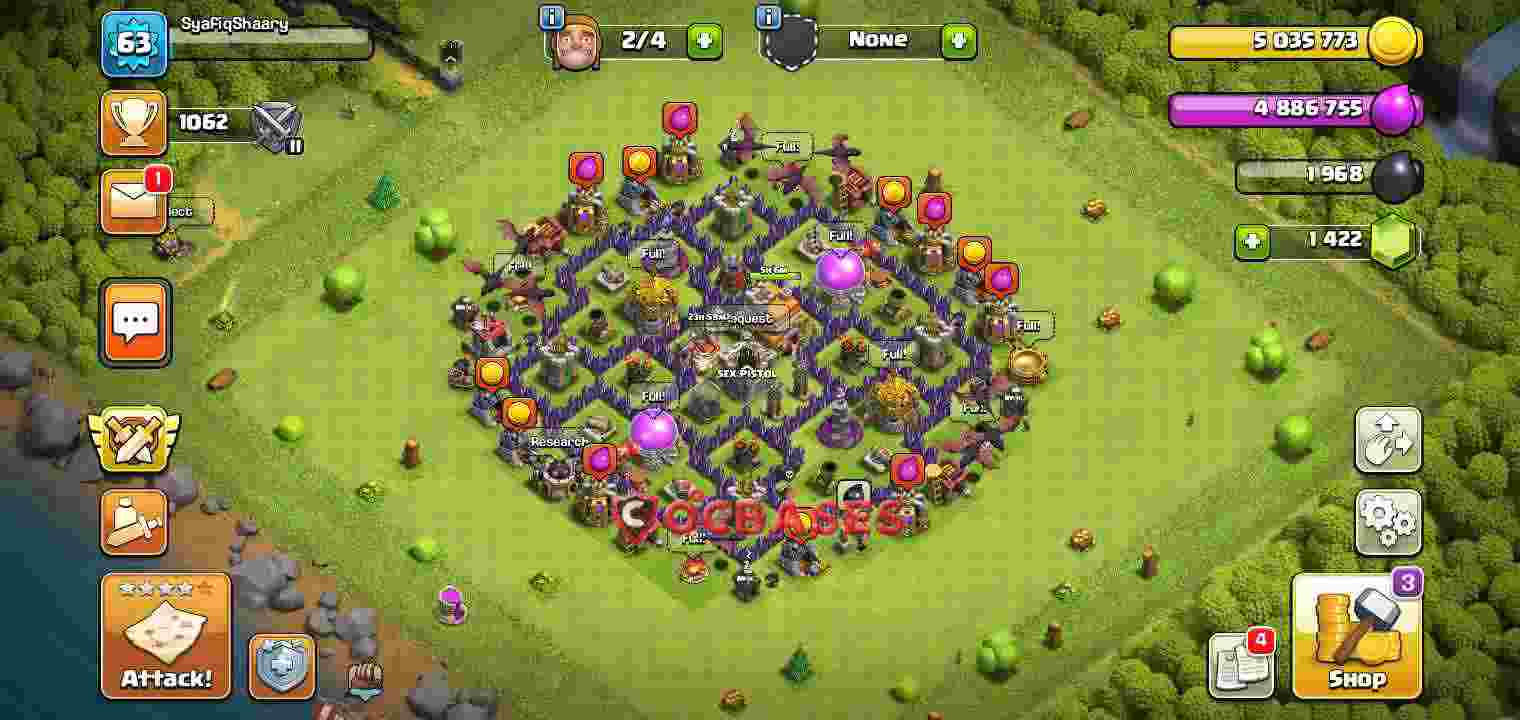Screen dimensions: 1520x720
Task: Open the trophy league screen showing 1062
Action: coord(133,122)
